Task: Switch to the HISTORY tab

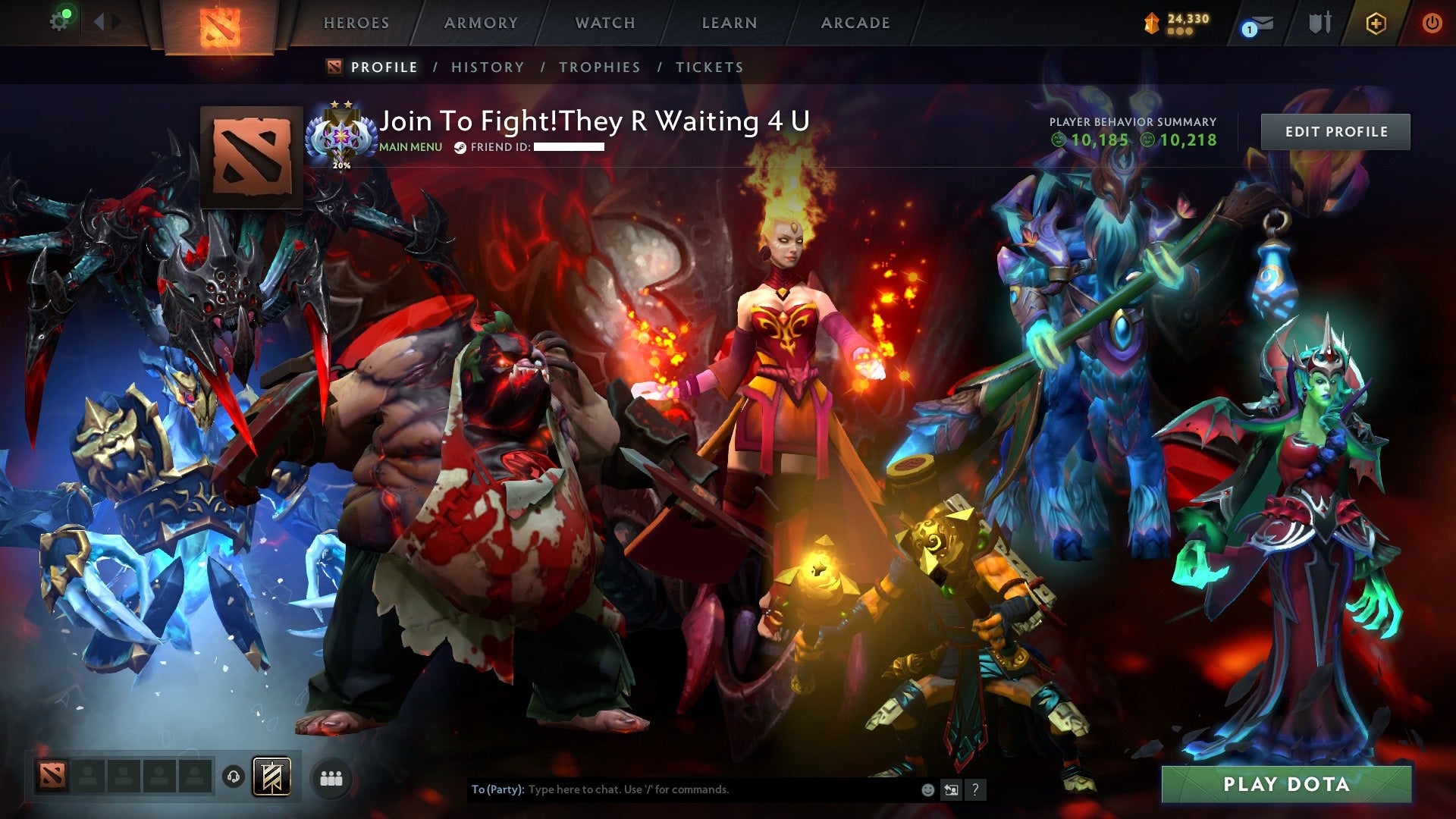Action: (488, 67)
